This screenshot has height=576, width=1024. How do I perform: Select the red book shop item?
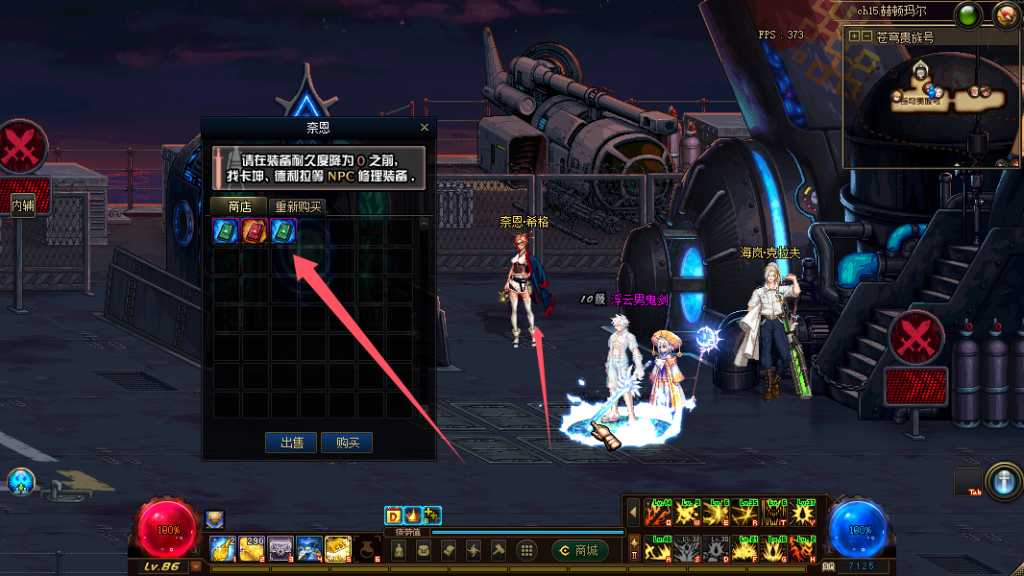(x=255, y=230)
